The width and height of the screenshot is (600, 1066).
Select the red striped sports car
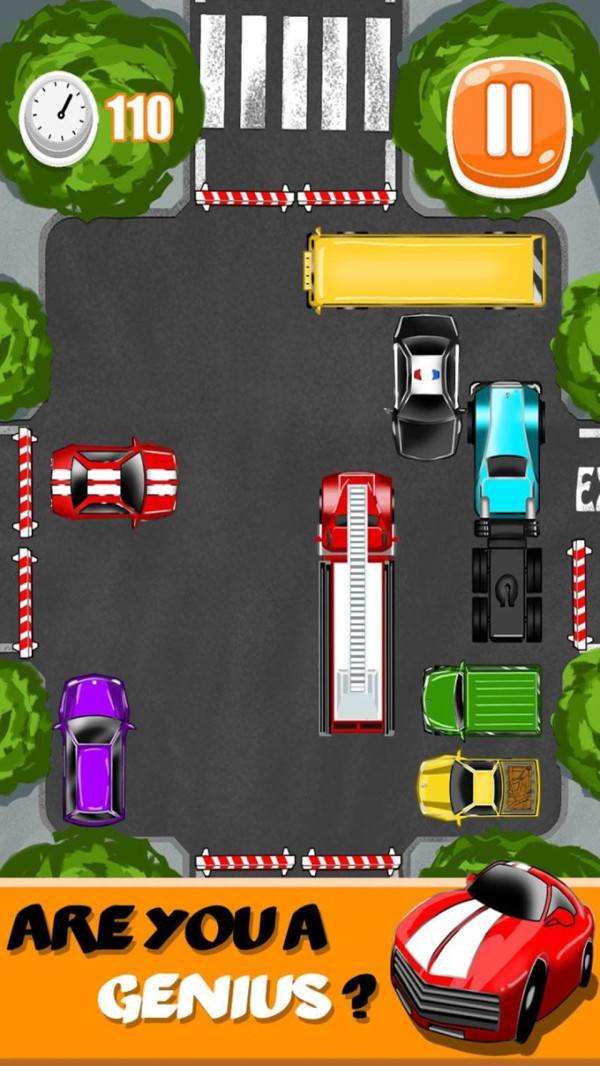coord(114,482)
